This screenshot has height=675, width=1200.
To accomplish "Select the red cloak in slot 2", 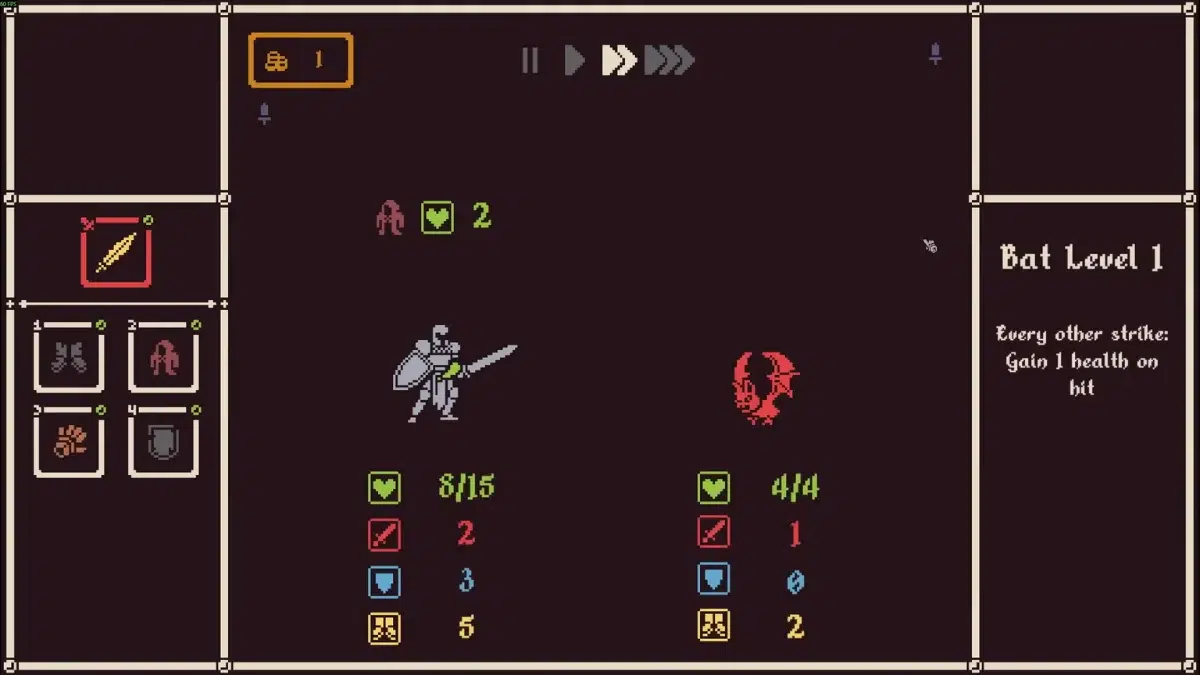I will point(164,357).
